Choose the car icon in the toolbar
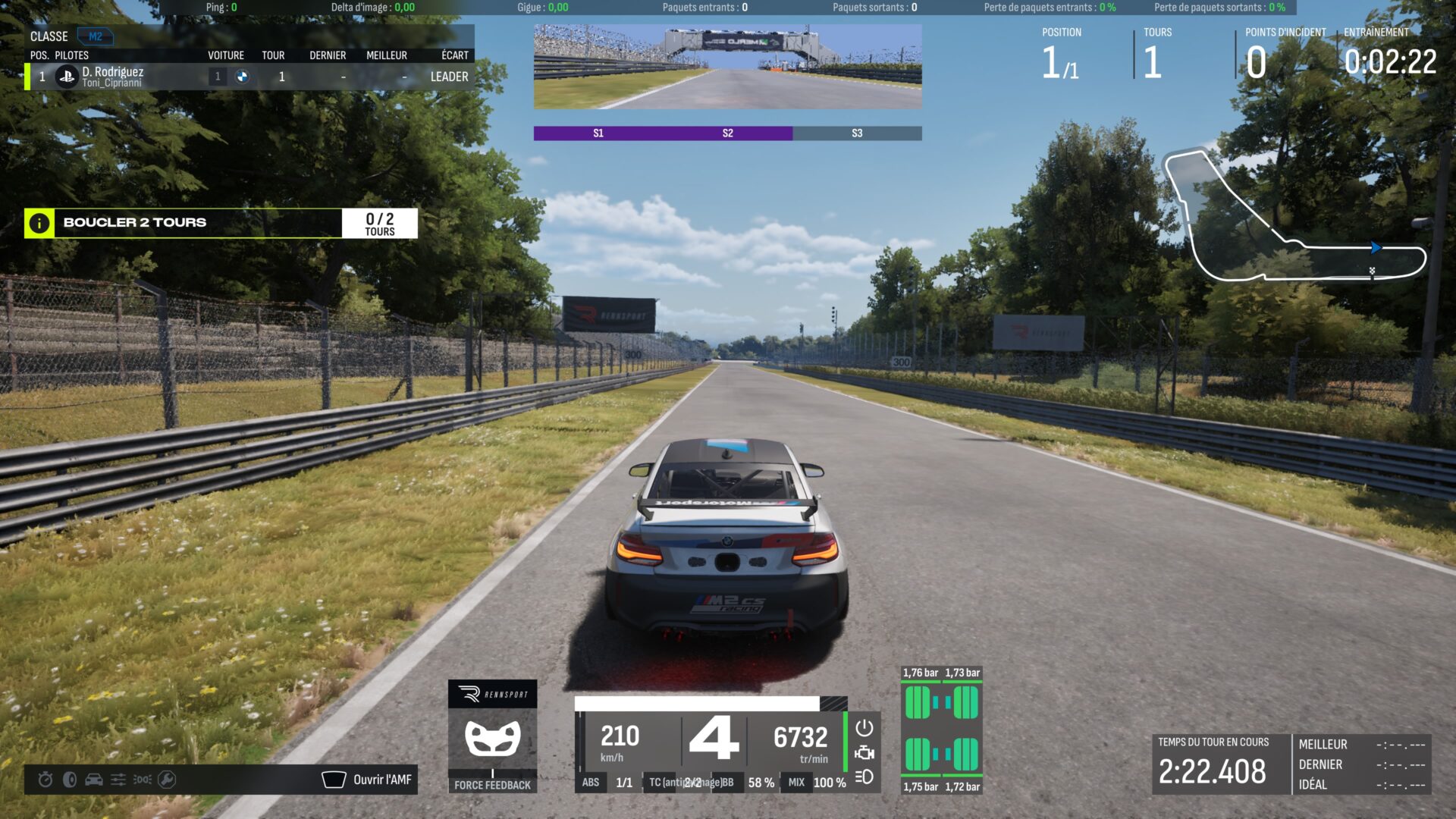1456x819 pixels. pos(94,780)
